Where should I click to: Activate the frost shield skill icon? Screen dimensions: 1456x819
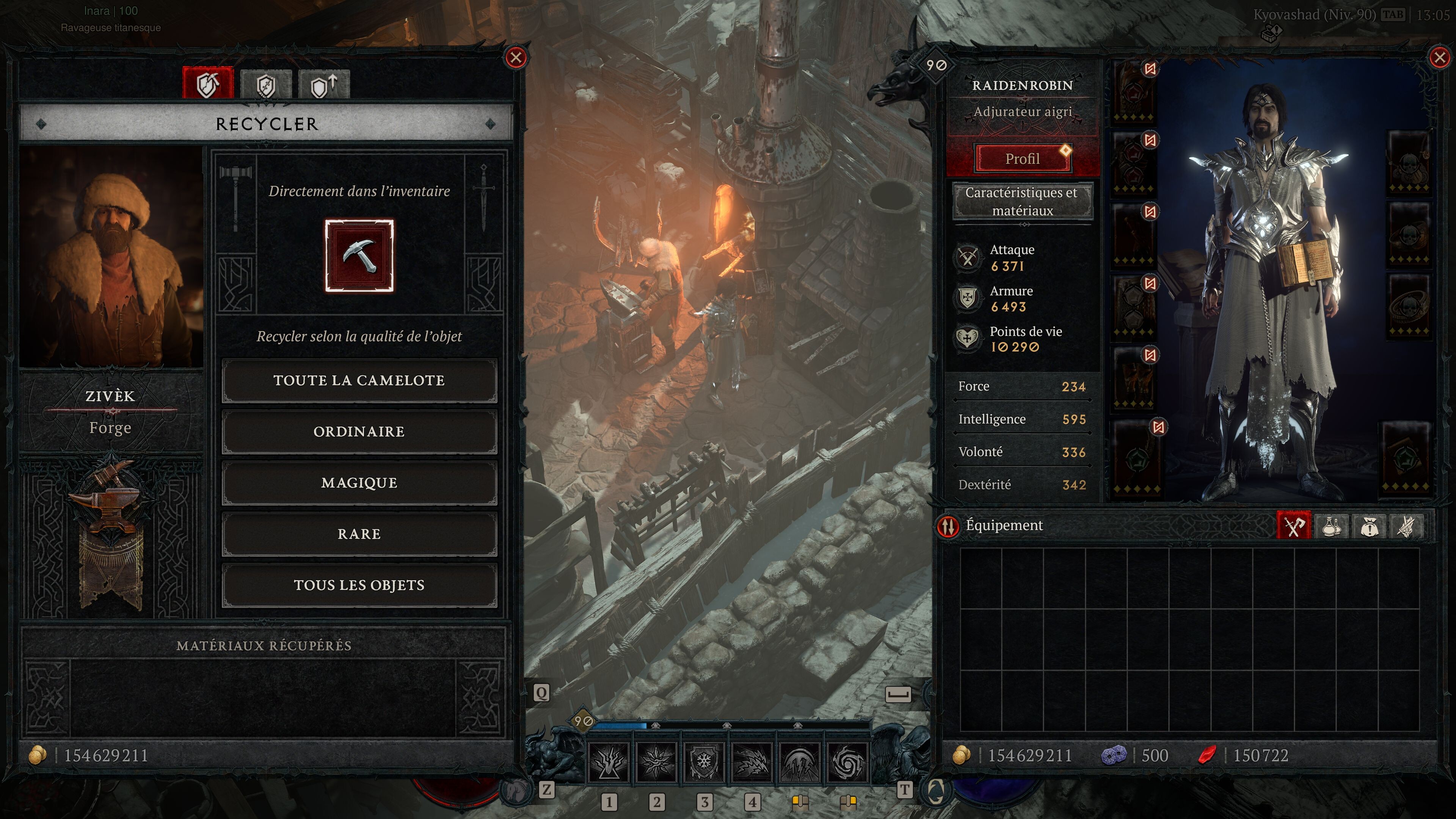click(704, 762)
